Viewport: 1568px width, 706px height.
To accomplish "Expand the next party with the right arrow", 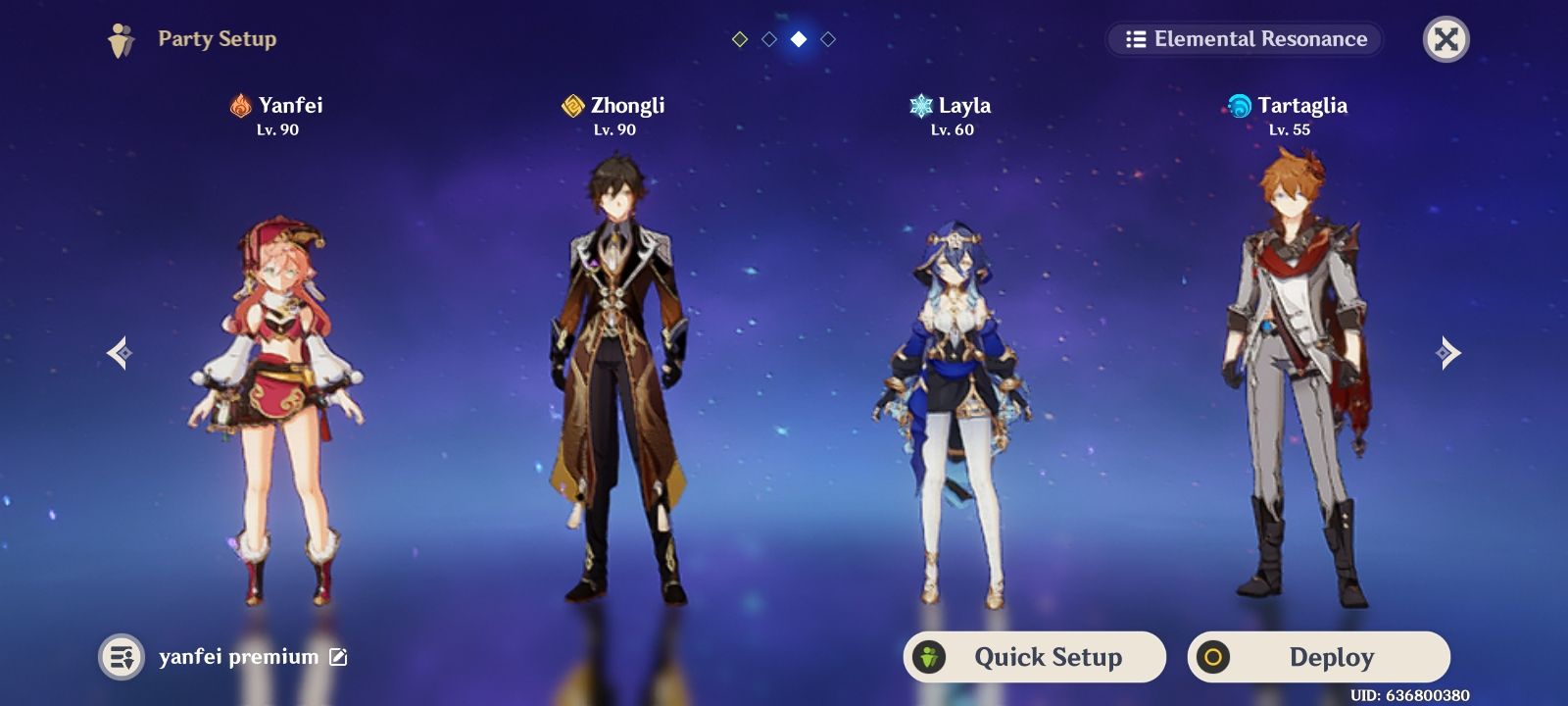I will click(x=1448, y=353).
